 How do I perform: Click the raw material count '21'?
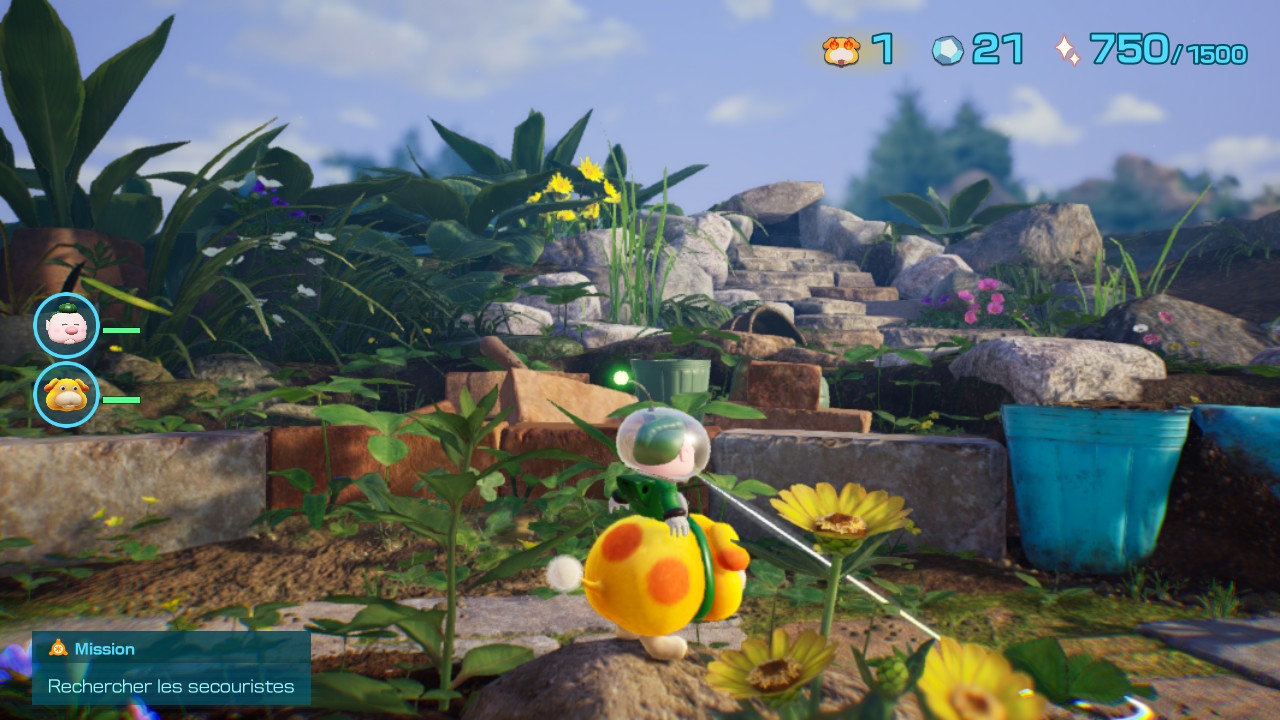995,48
